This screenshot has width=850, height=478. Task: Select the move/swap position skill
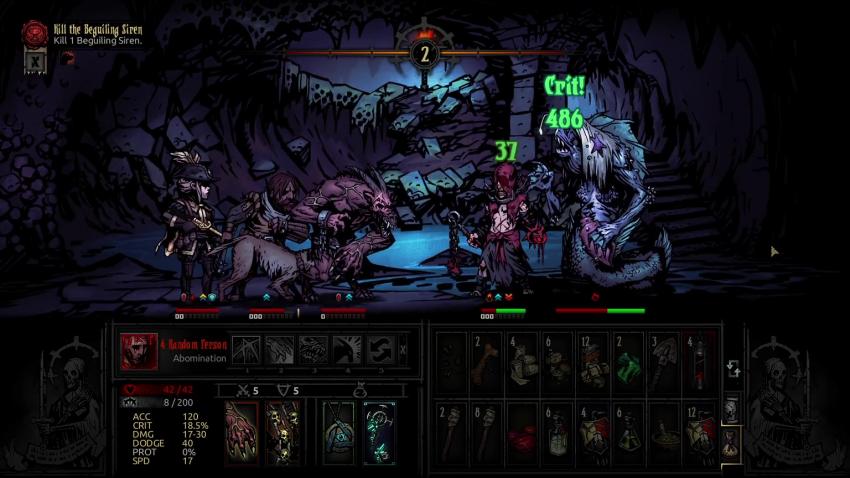point(378,350)
